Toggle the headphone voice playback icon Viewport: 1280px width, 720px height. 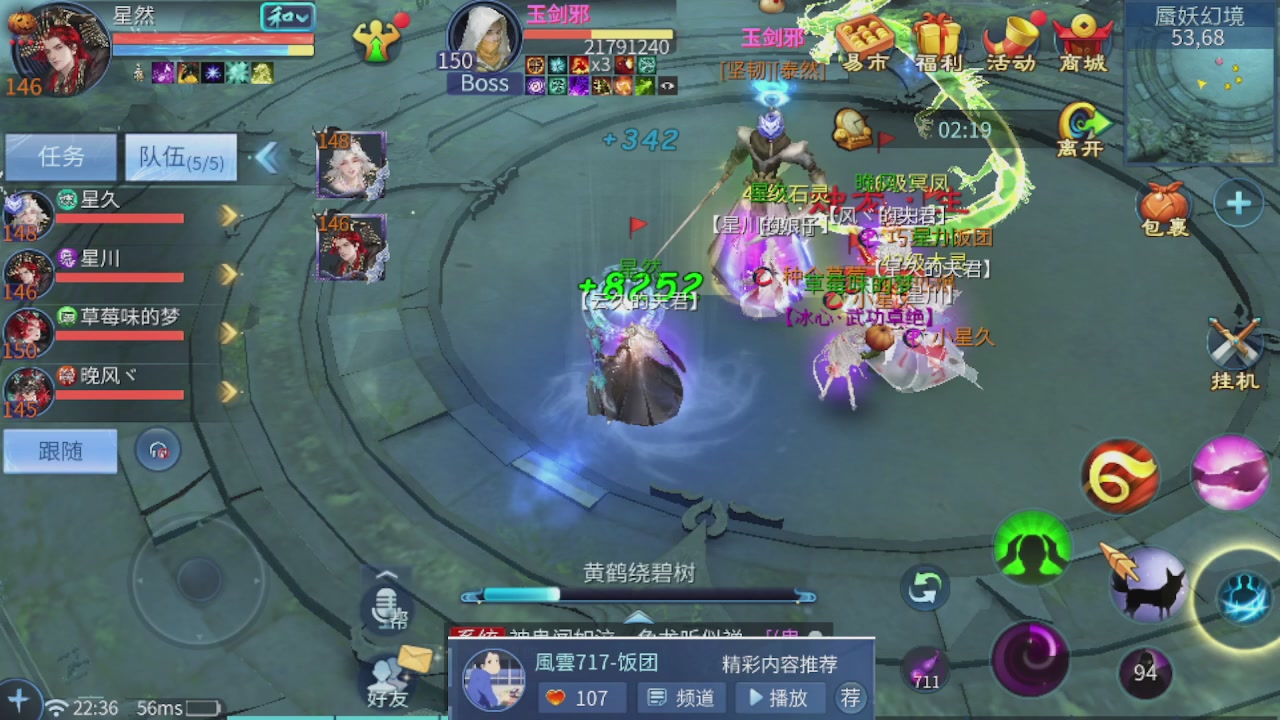click(x=157, y=451)
